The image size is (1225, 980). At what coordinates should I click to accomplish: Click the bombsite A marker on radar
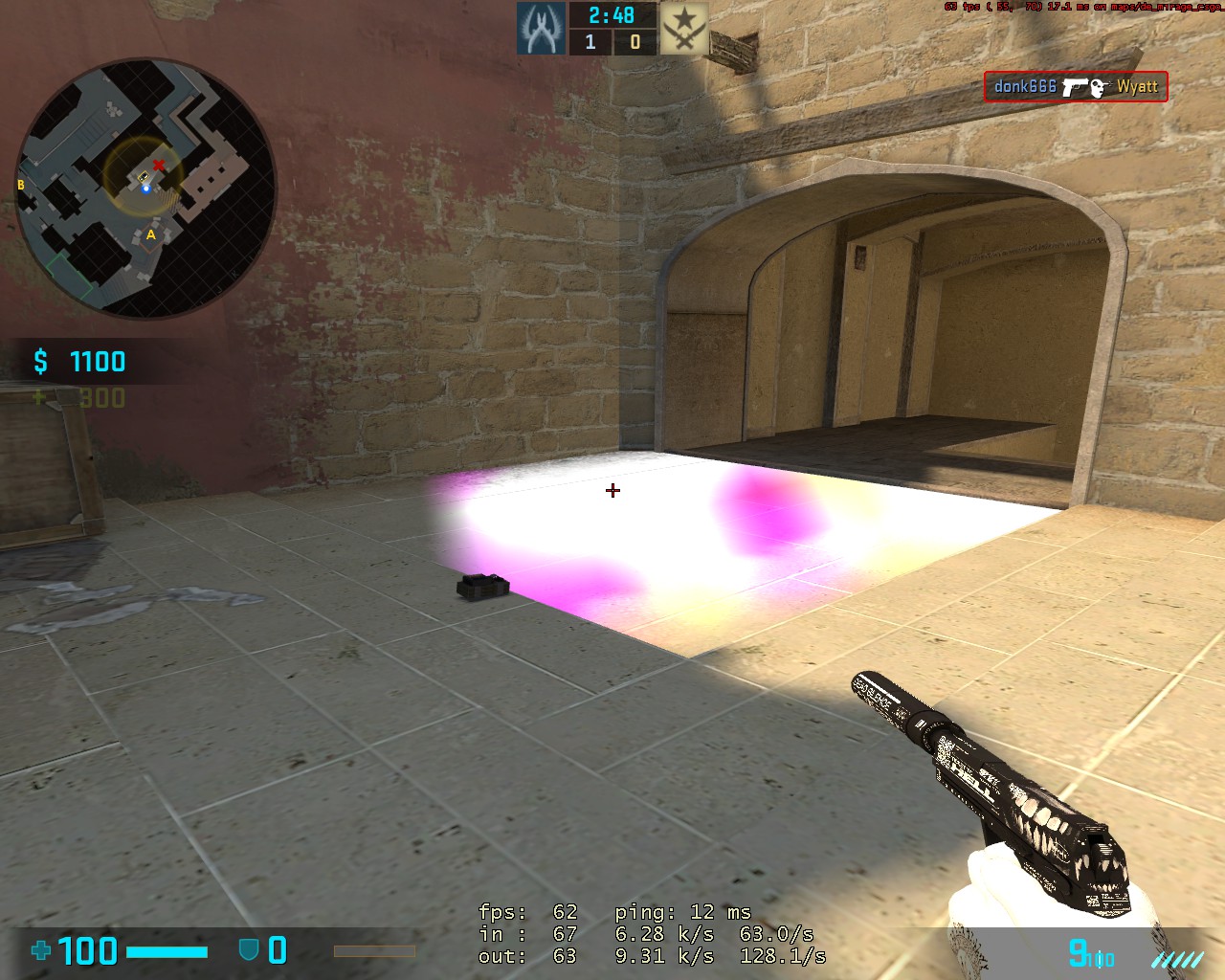150,234
